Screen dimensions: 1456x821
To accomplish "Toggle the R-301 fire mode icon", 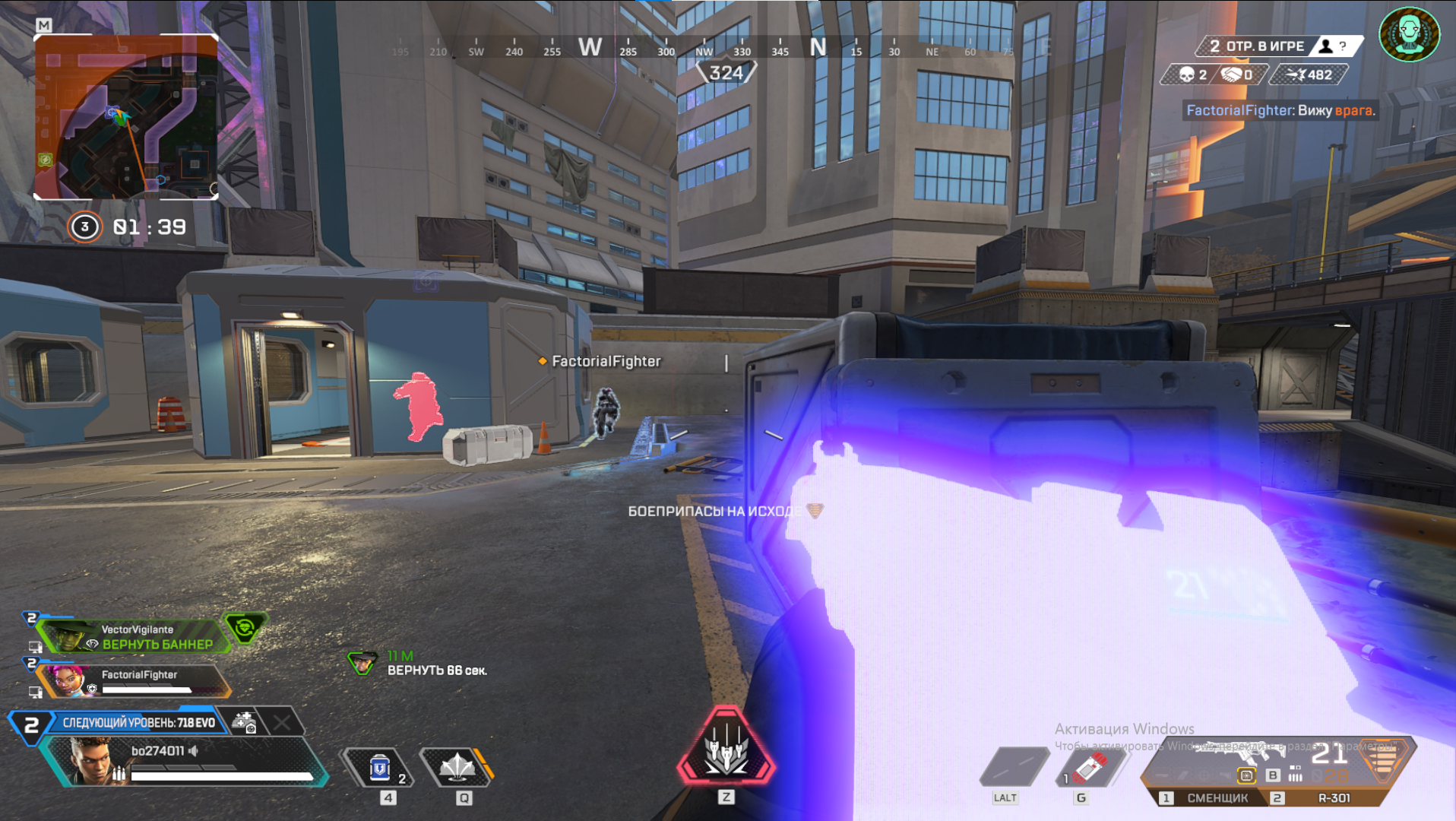I will coord(1296,775).
